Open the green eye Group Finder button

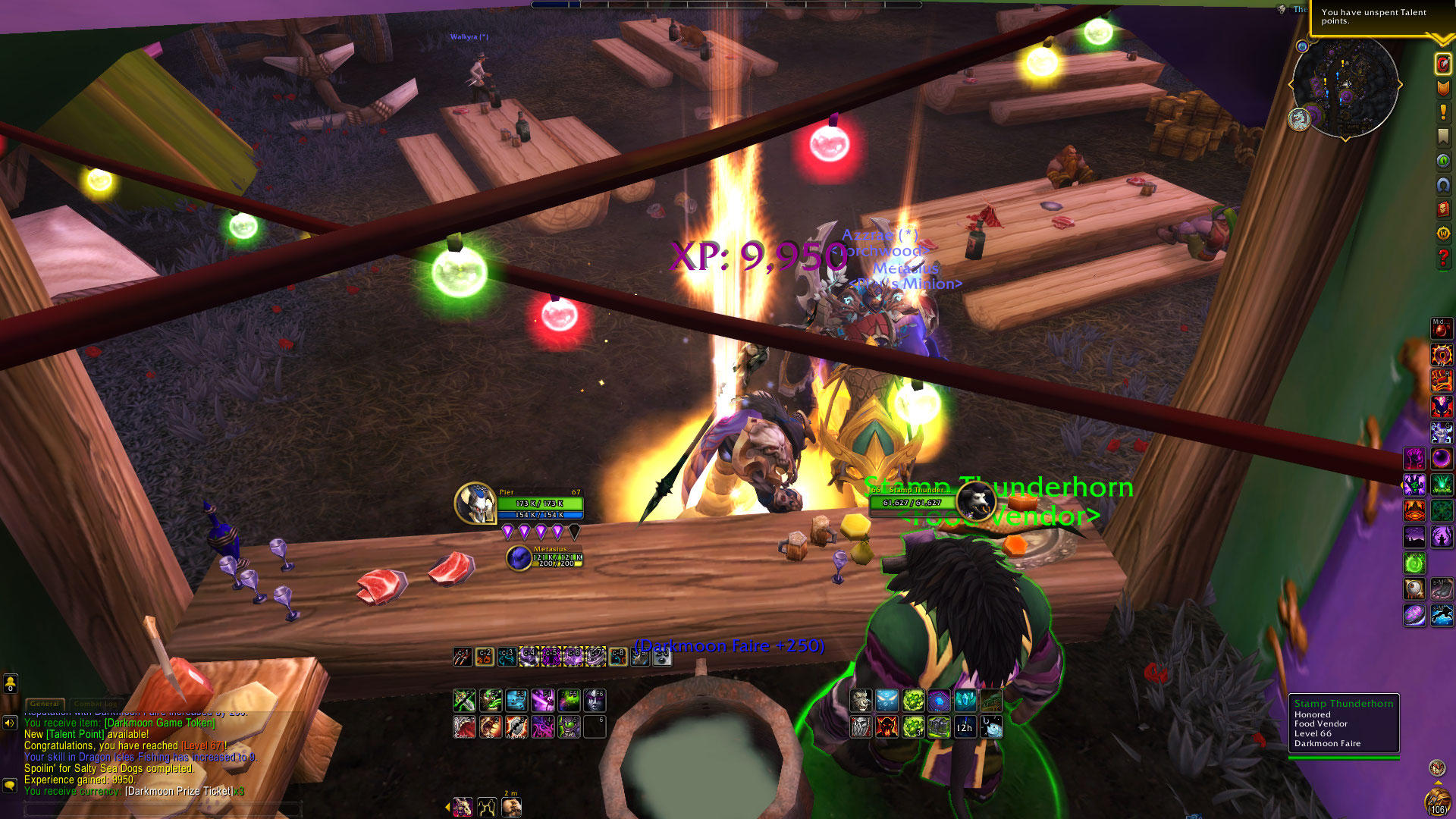coord(1442,161)
